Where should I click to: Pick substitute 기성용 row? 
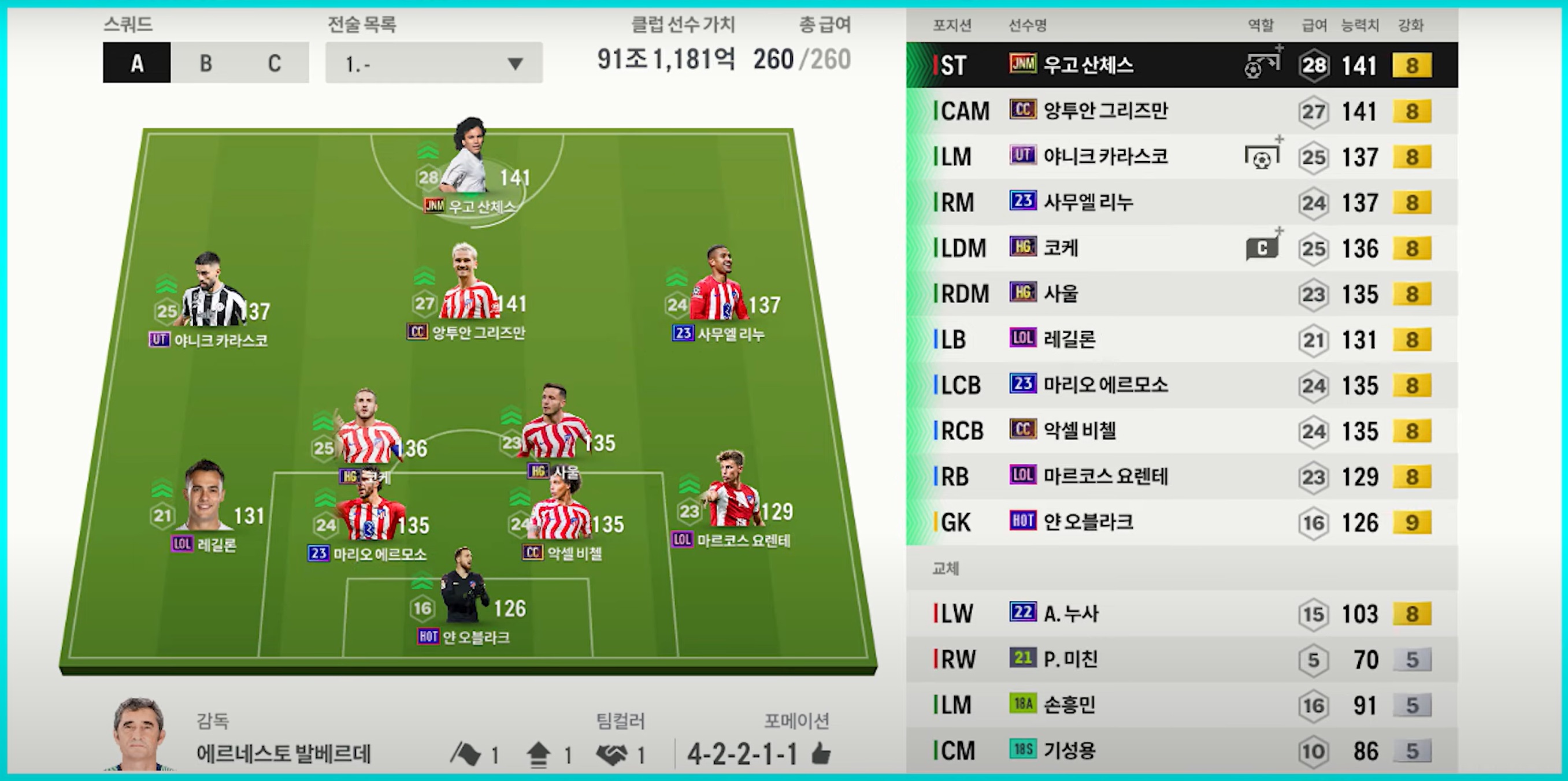pos(1181,750)
